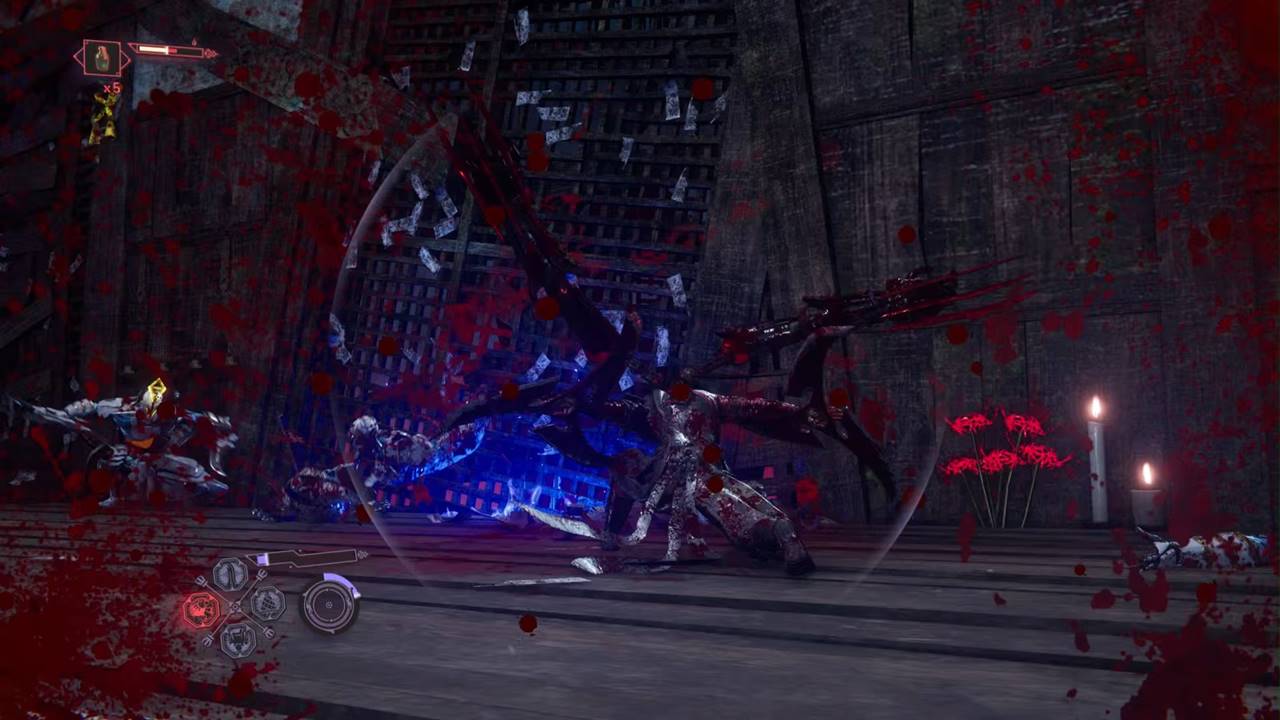
Task: Activate the glowing red octagonal skill
Action: tap(202, 609)
